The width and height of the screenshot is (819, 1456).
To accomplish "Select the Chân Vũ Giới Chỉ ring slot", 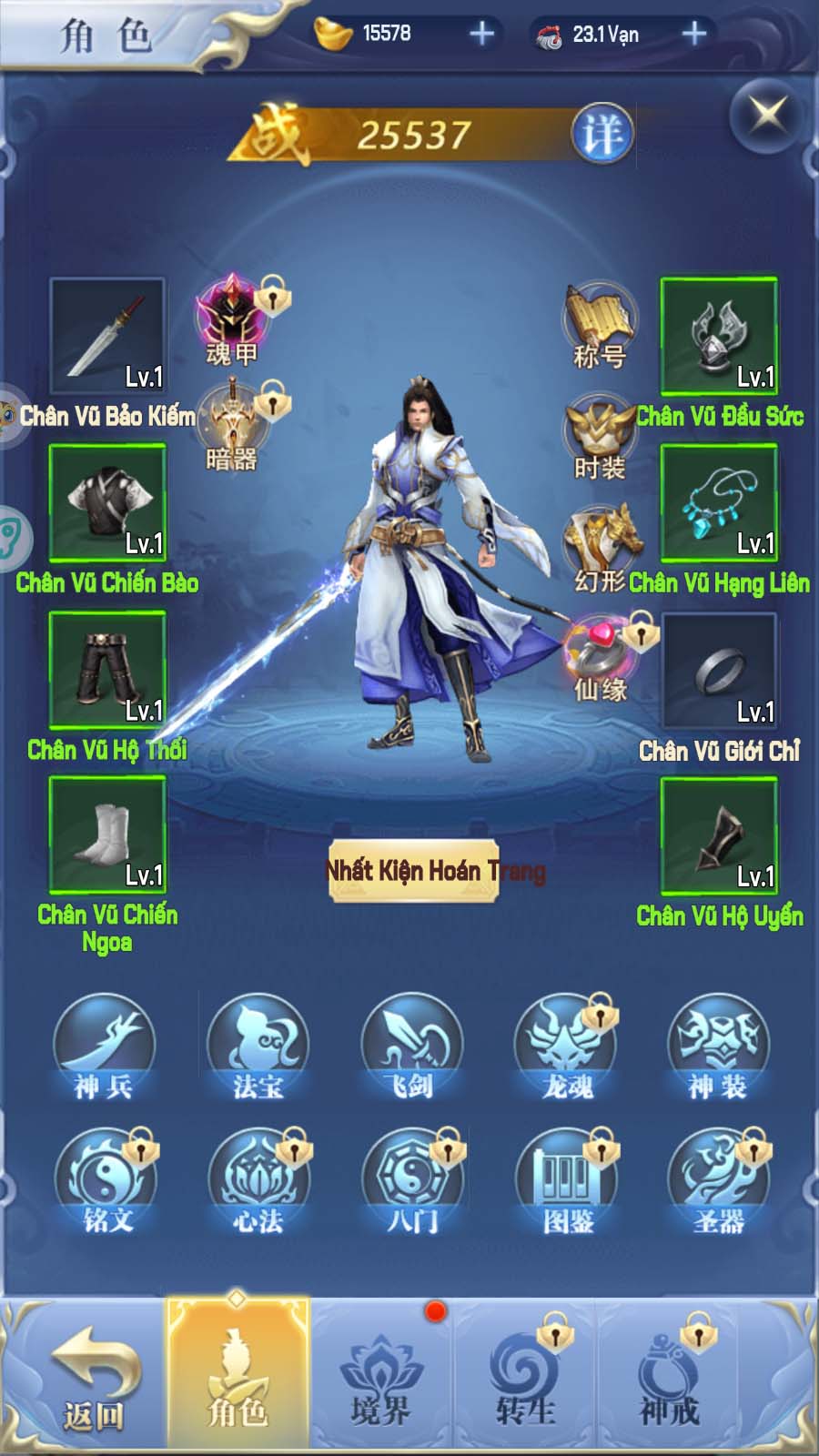I will tap(719, 671).
